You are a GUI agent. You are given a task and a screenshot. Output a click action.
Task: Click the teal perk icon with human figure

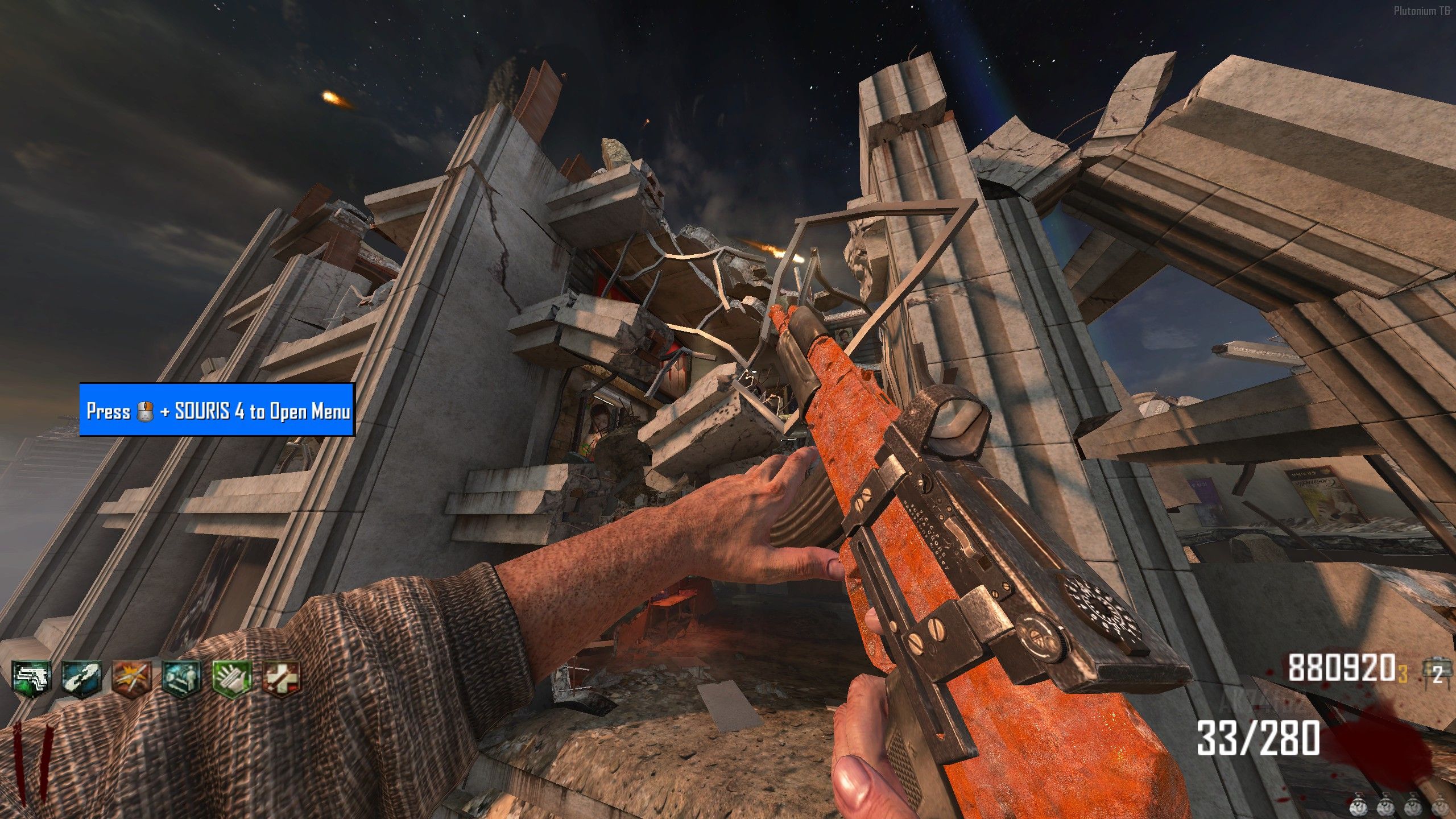[181, 677]
